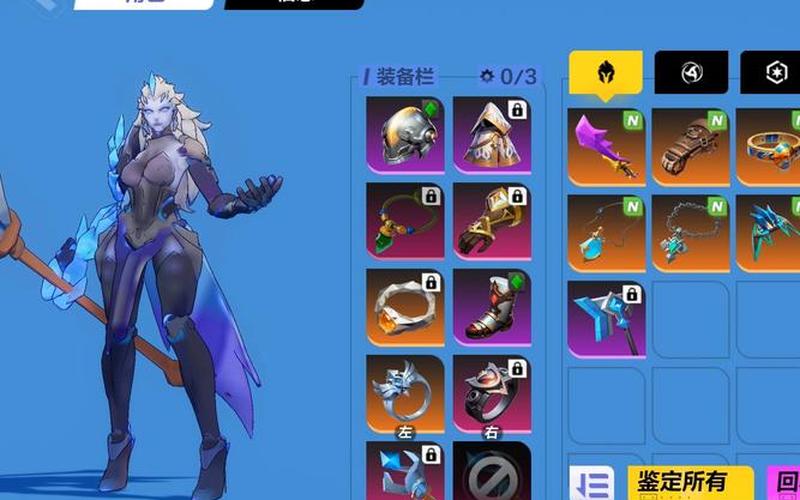800x500 pixels.
Task: Select the gold ring with blue gem
Action: pyautogui.click(x=769, y=148)
